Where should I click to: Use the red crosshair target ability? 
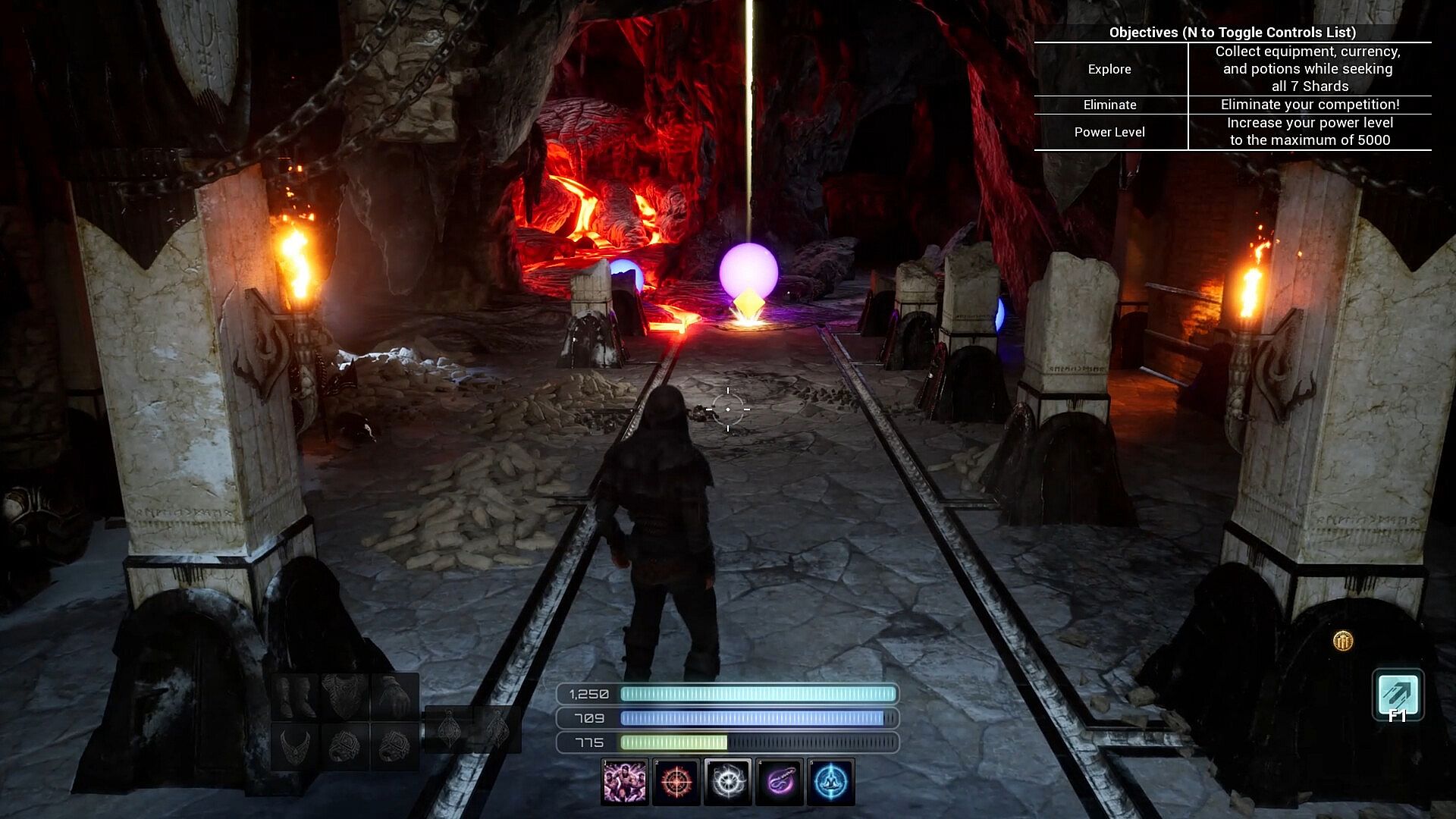click(676, 782)
